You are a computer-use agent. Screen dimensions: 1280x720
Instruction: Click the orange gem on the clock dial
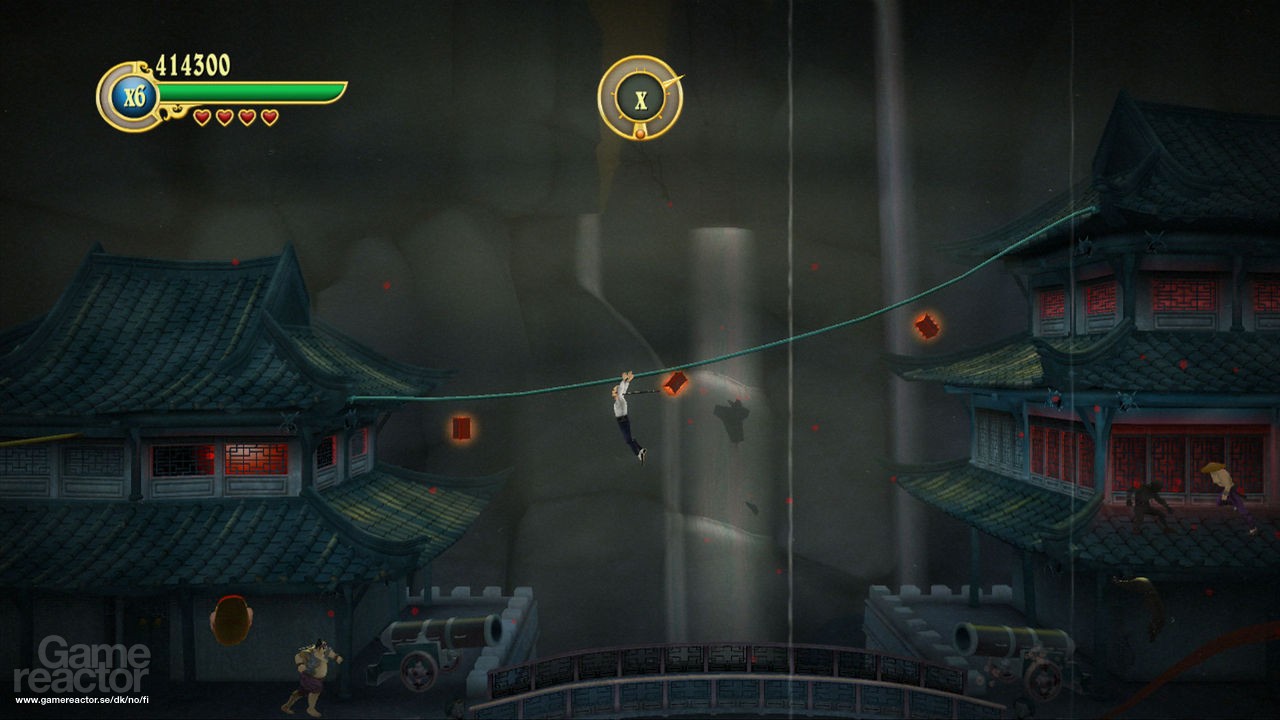point(640,134)
